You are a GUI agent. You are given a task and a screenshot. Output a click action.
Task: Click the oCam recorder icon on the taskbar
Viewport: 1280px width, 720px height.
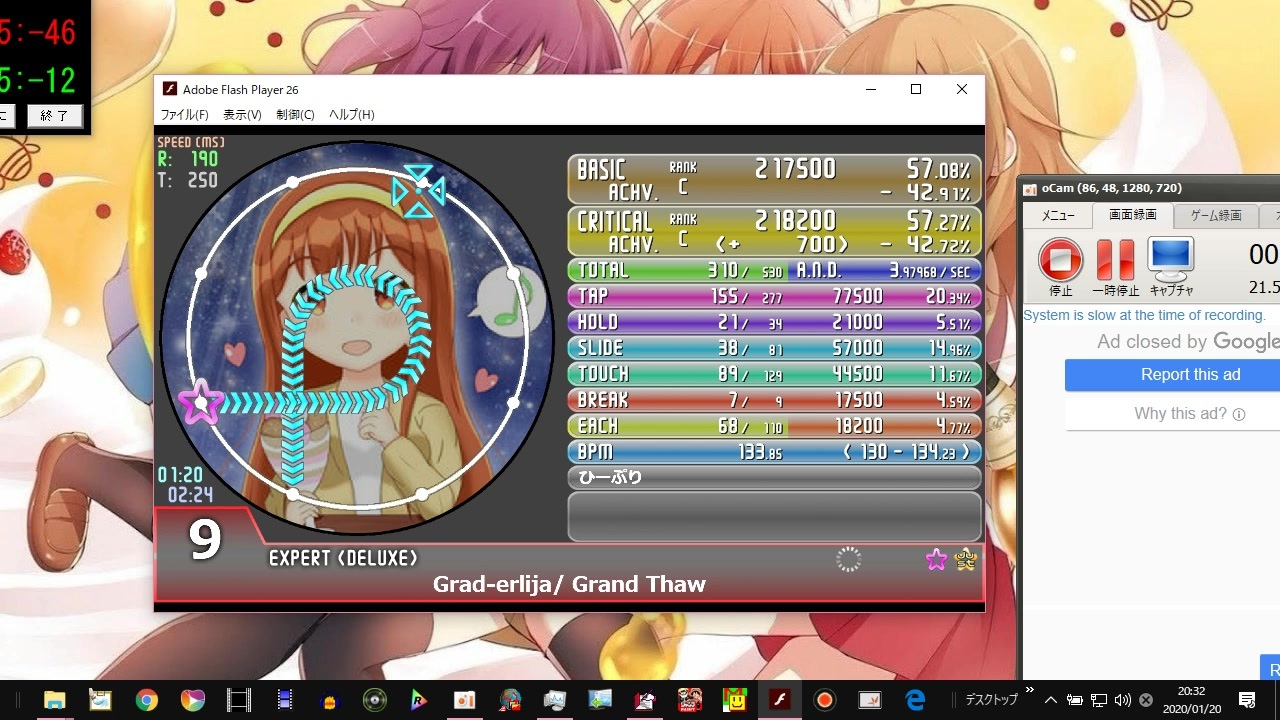coord(824,699)
